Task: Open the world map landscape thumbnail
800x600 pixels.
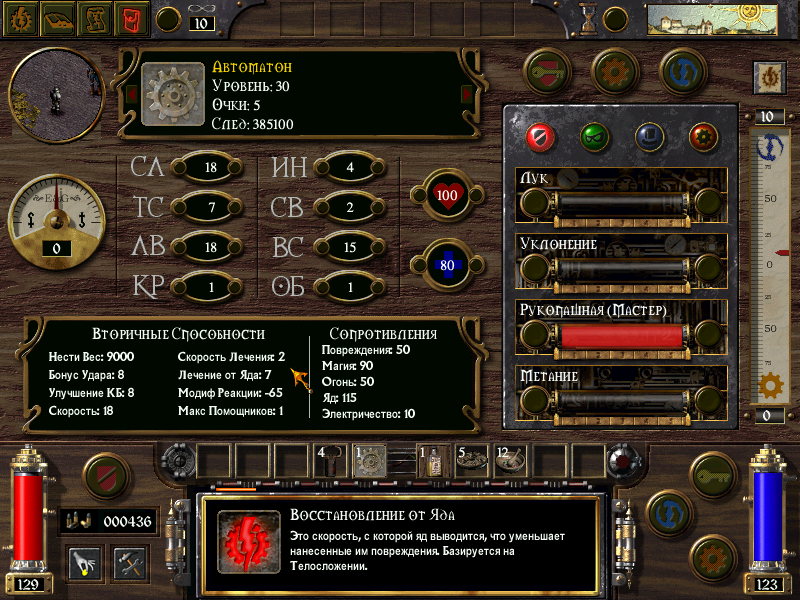Action: click(698, 20)
